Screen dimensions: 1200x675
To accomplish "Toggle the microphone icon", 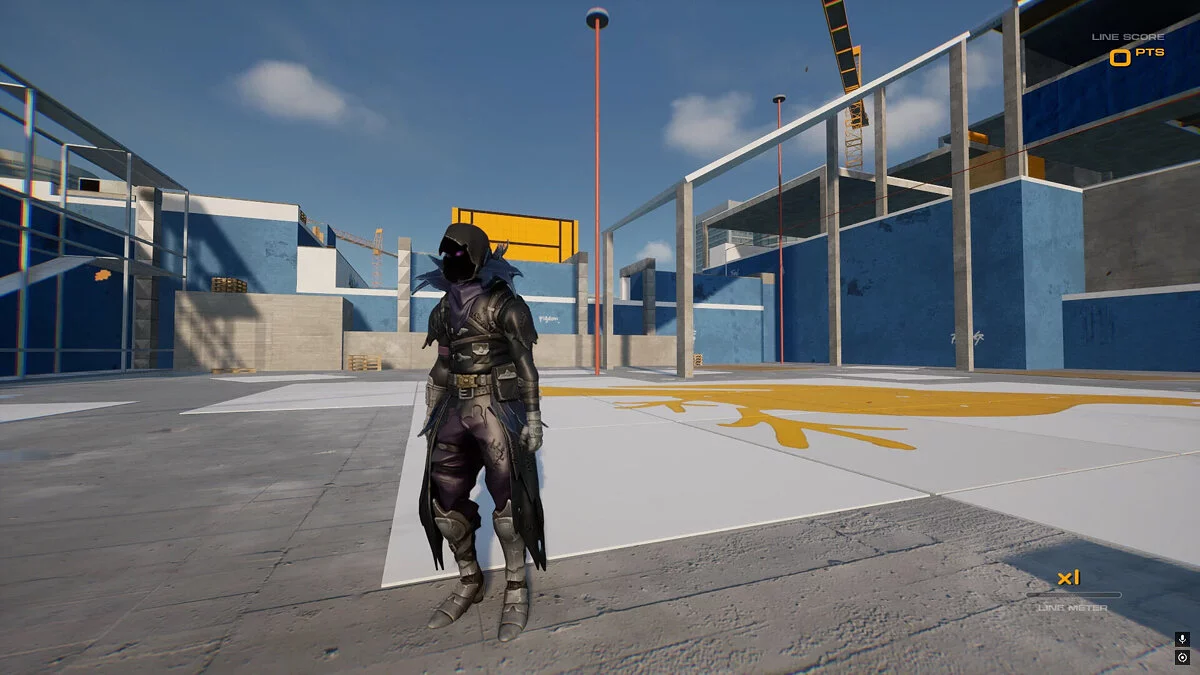I will 1182,639.
